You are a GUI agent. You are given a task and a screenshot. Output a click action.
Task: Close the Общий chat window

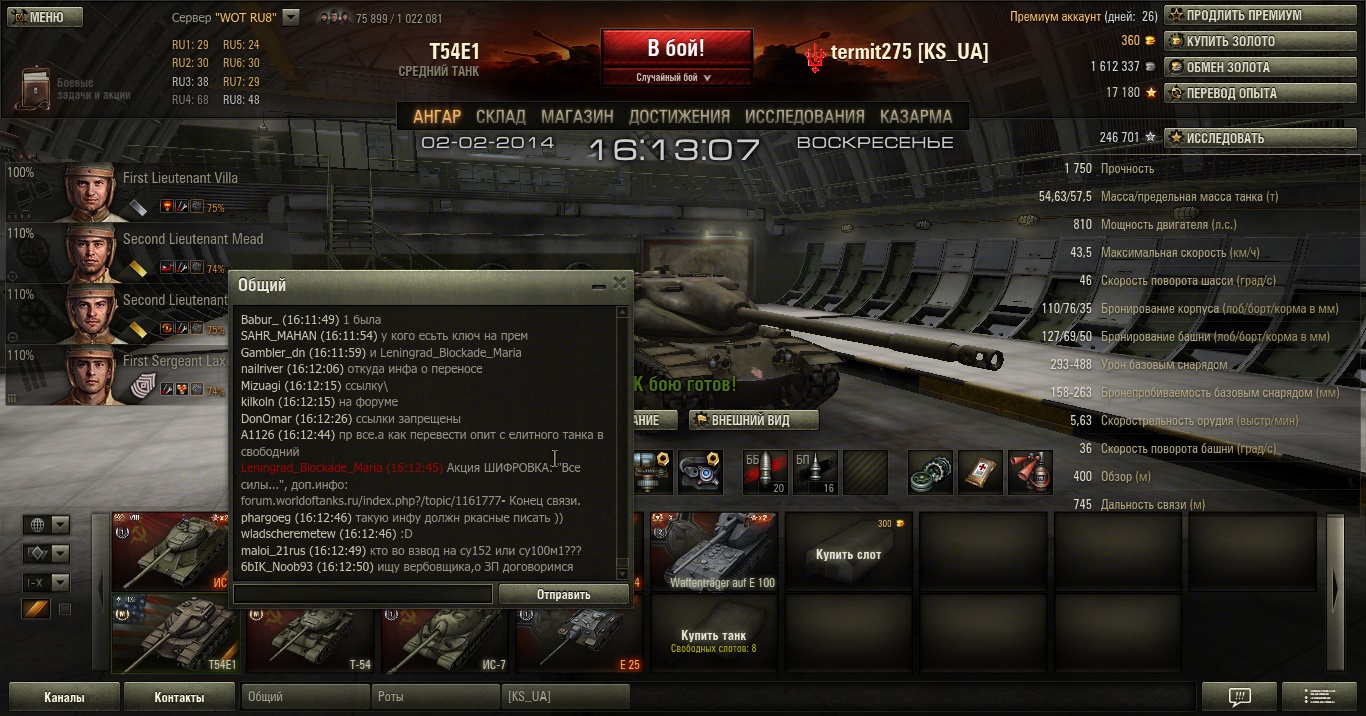(620, 284)
